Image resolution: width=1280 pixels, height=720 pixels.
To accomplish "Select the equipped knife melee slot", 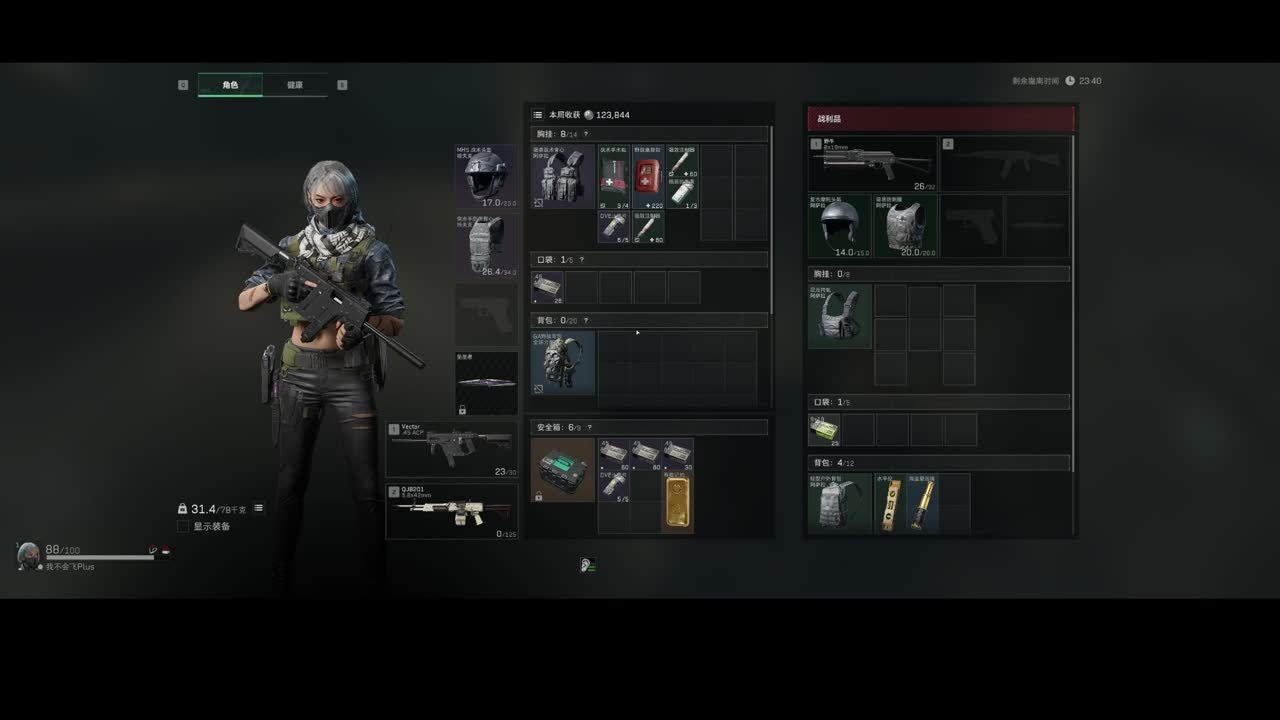I will point(487,383).
